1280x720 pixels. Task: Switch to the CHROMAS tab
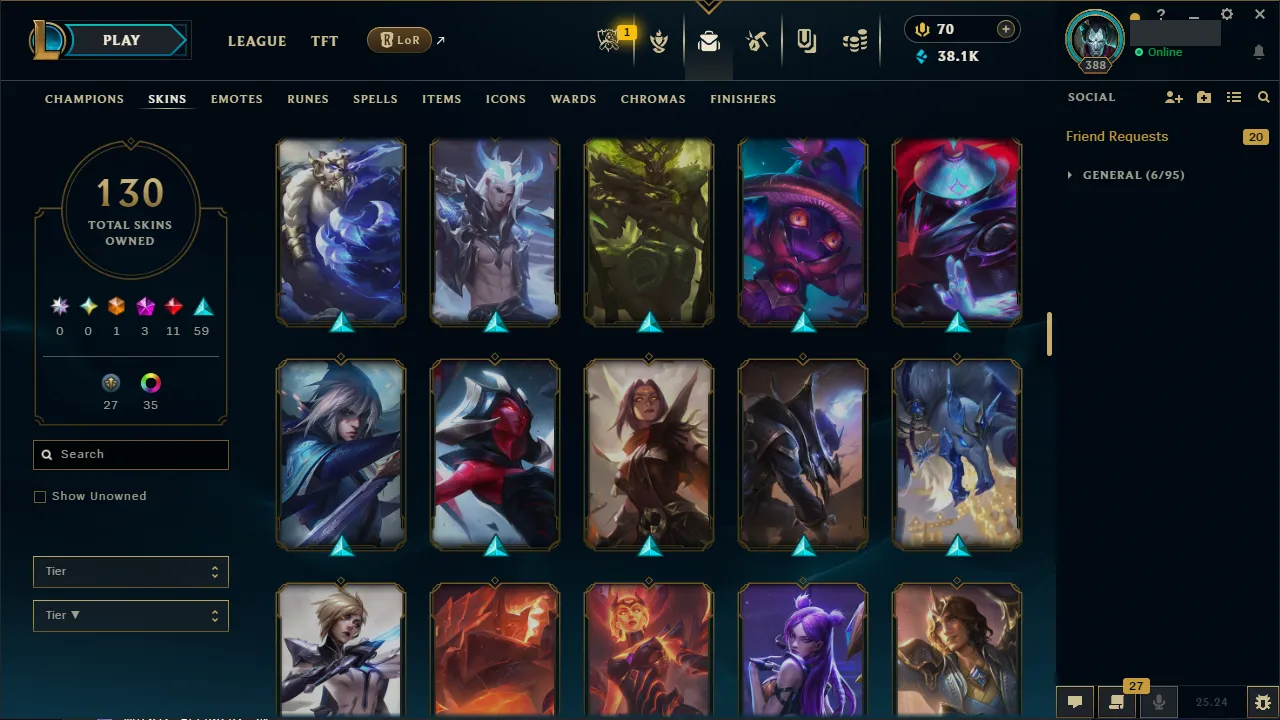(x=653, y=99)
